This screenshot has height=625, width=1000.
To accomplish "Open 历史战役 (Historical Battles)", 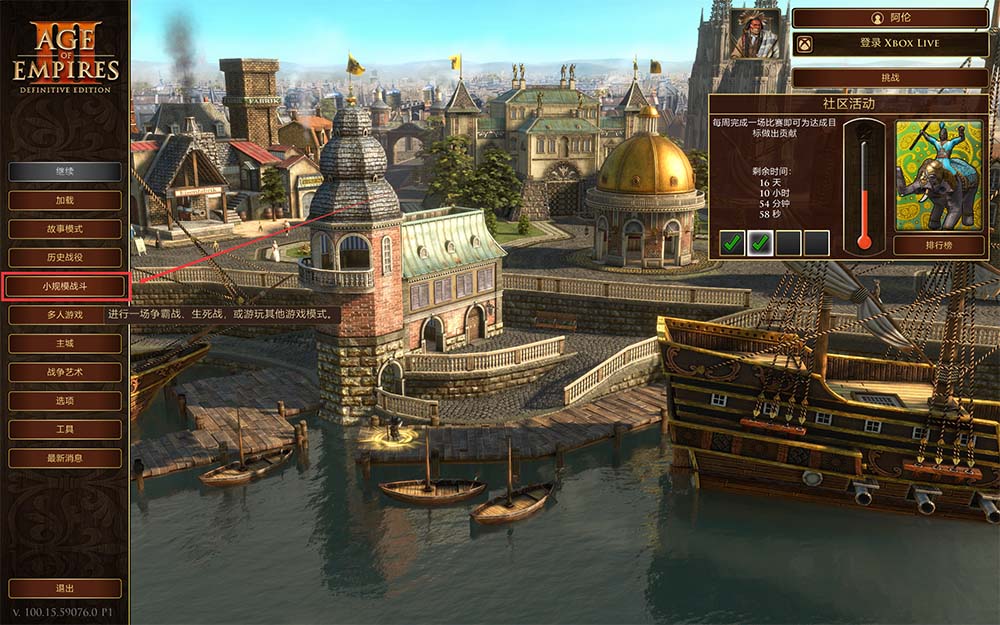I will (x=65, y=258).
